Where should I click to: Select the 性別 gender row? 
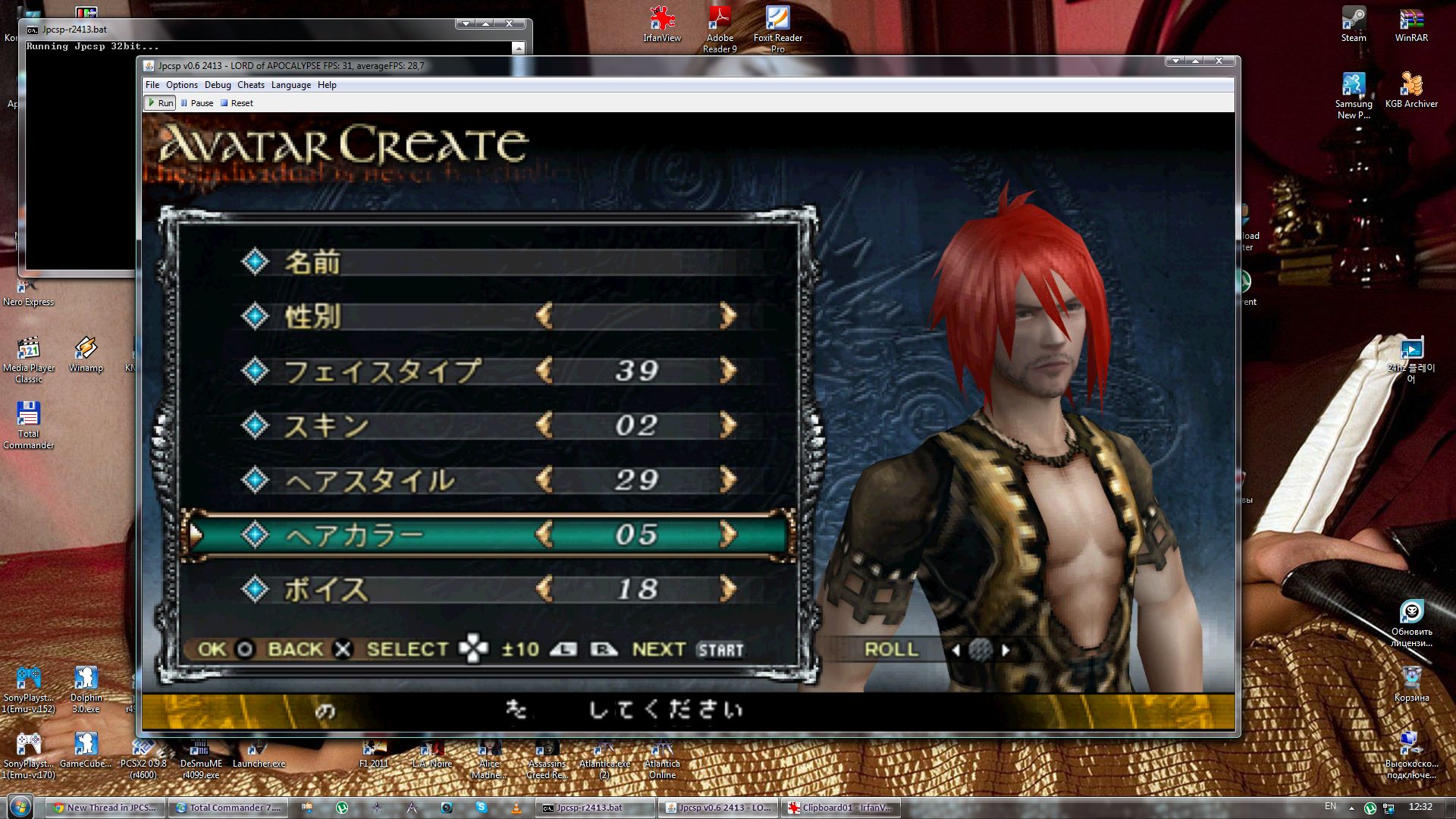click(x=312, y=316)
